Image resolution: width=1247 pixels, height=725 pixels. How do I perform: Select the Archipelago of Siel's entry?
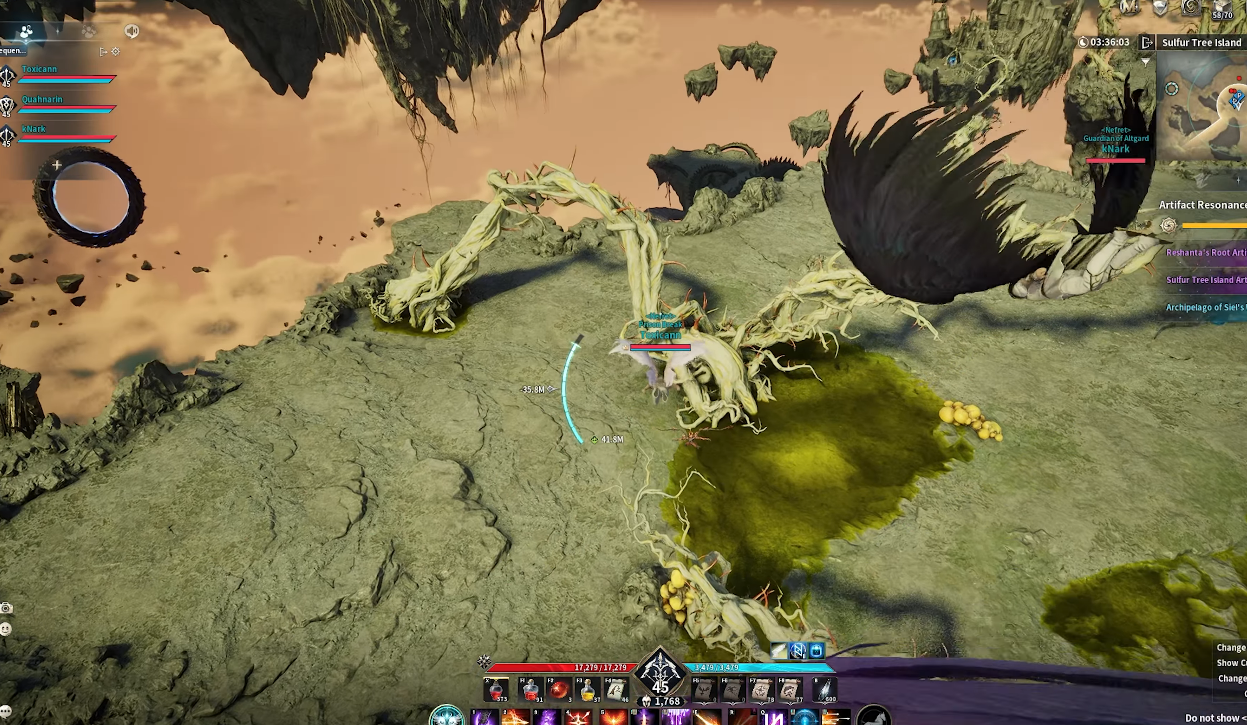(x=1206, y=307)
